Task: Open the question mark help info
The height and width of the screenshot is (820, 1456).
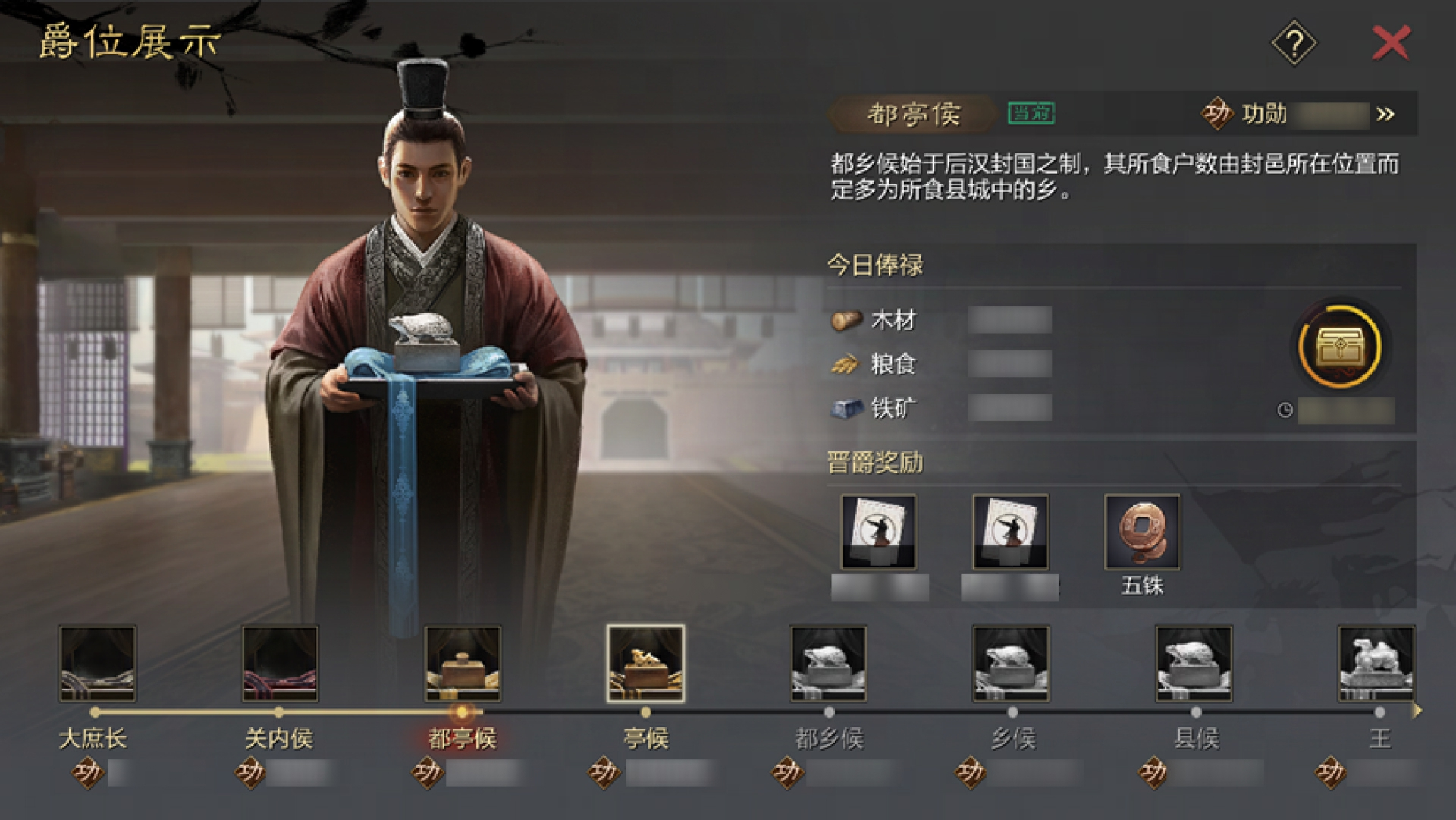Action: (1294, 43)
